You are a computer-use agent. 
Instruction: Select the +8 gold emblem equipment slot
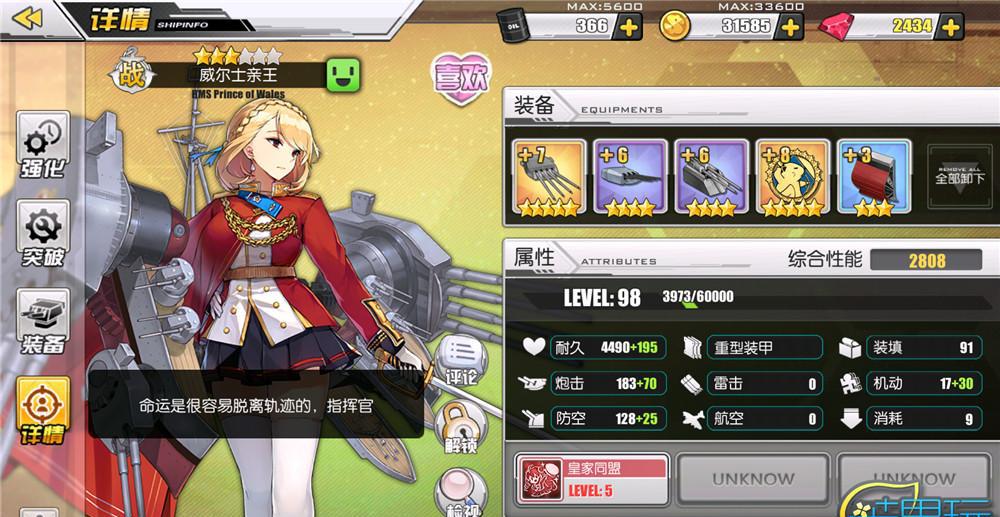791,179
